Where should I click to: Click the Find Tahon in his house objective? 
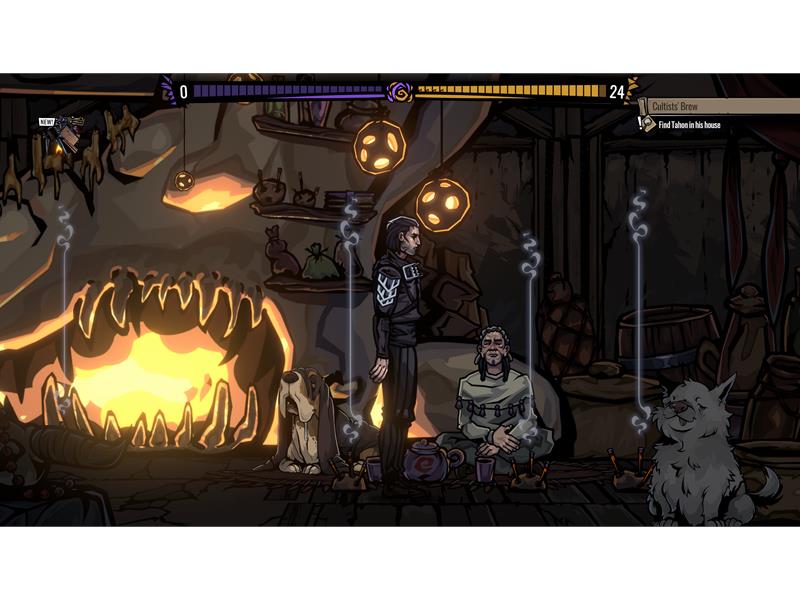coord(689,125)
